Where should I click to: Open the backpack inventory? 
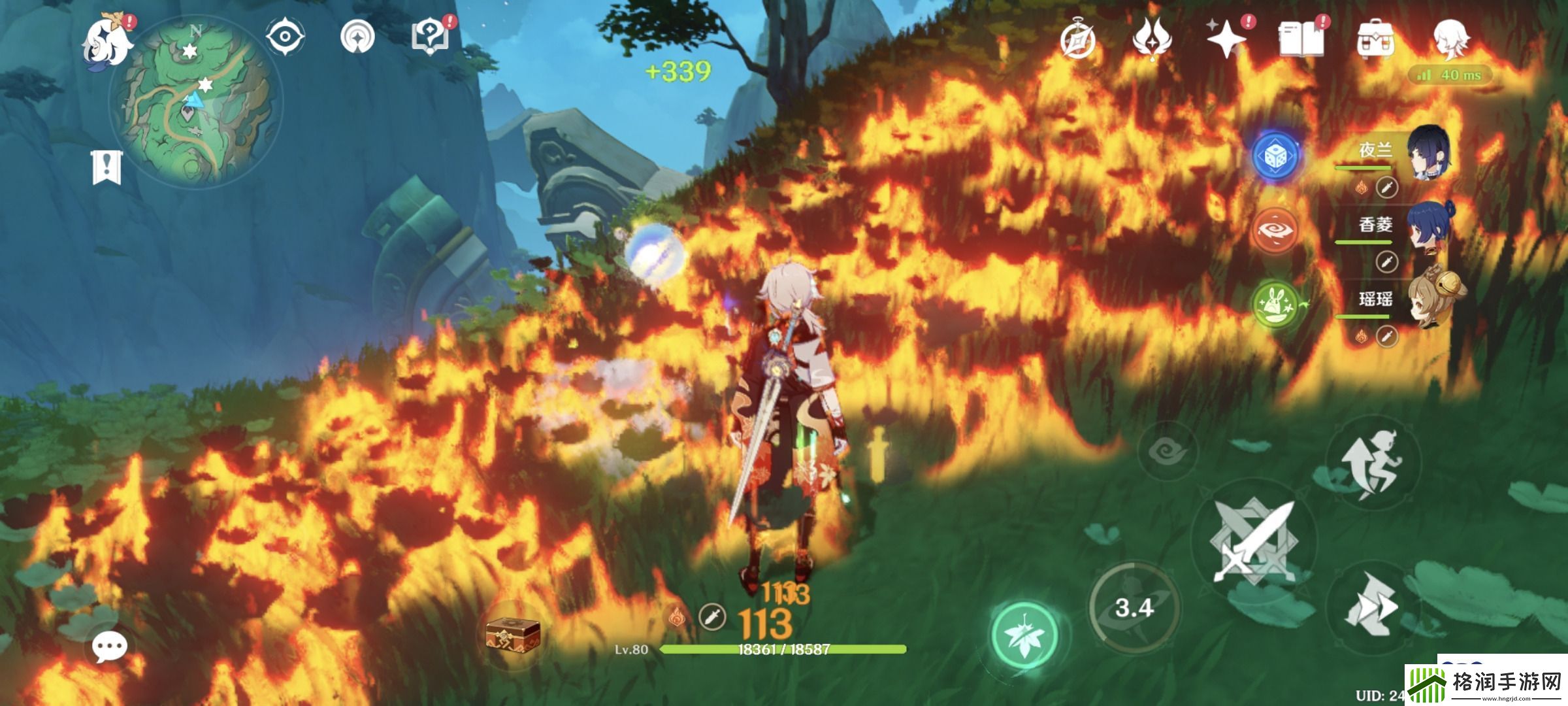coord(1375,41)
